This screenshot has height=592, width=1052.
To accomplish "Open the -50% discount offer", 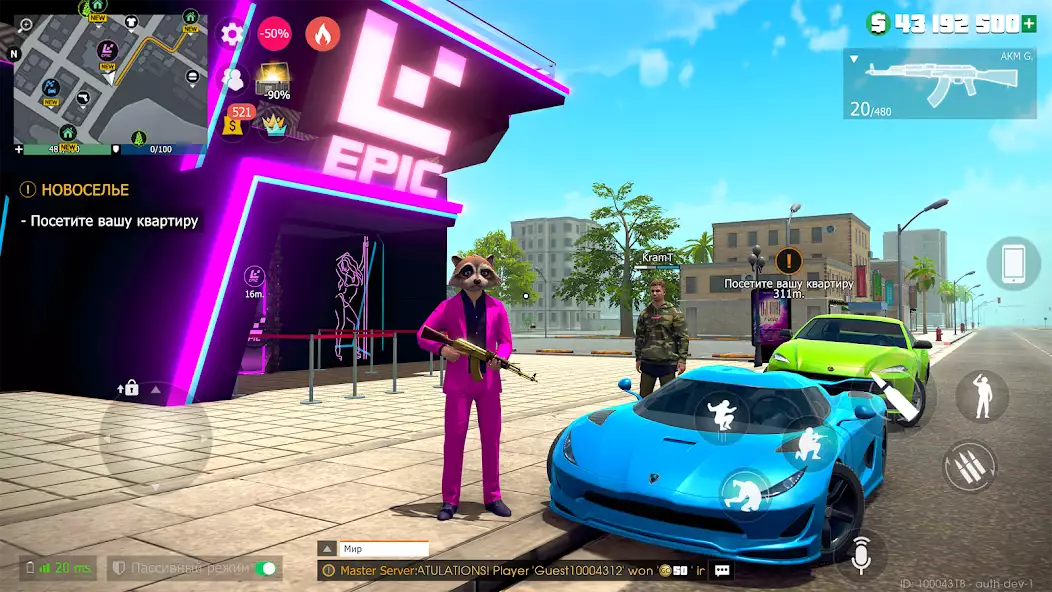I will (x=274, y=34).
